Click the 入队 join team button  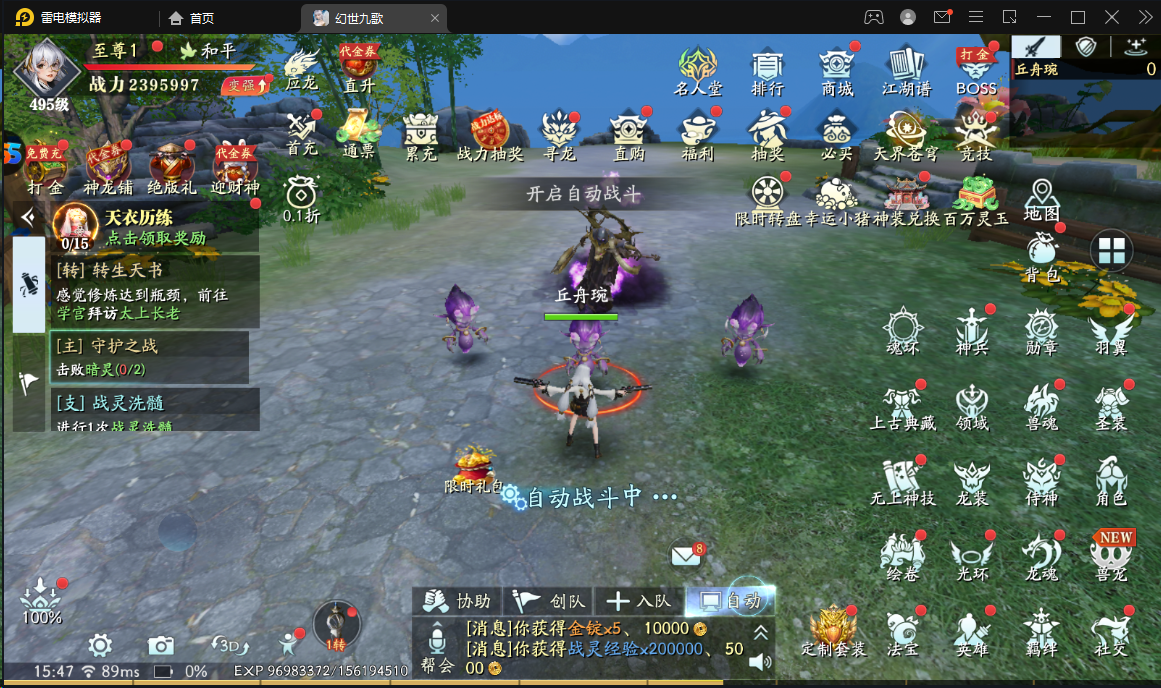tap(640, 601)
